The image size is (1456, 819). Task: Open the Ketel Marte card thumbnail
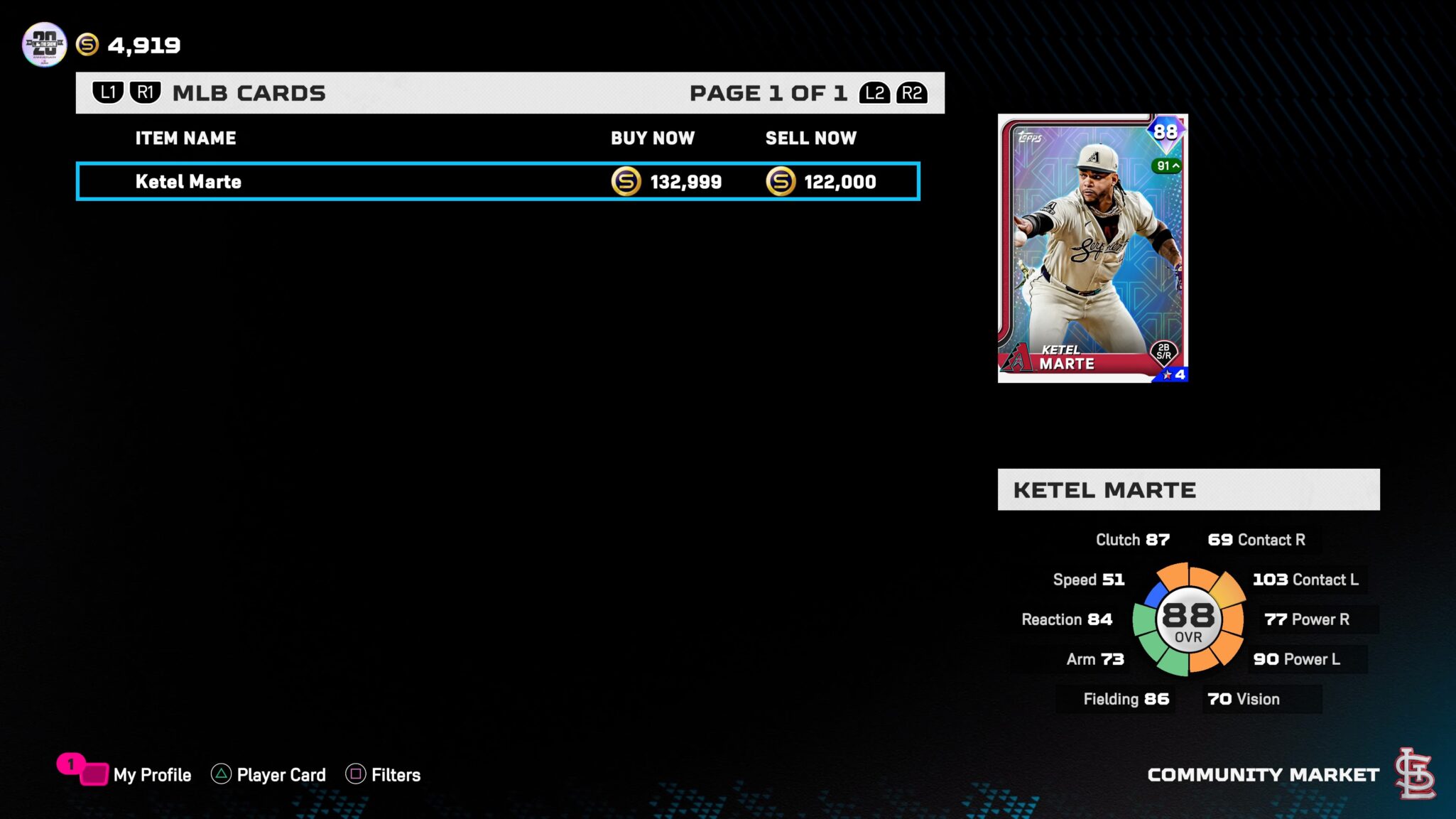(1092, 248)
